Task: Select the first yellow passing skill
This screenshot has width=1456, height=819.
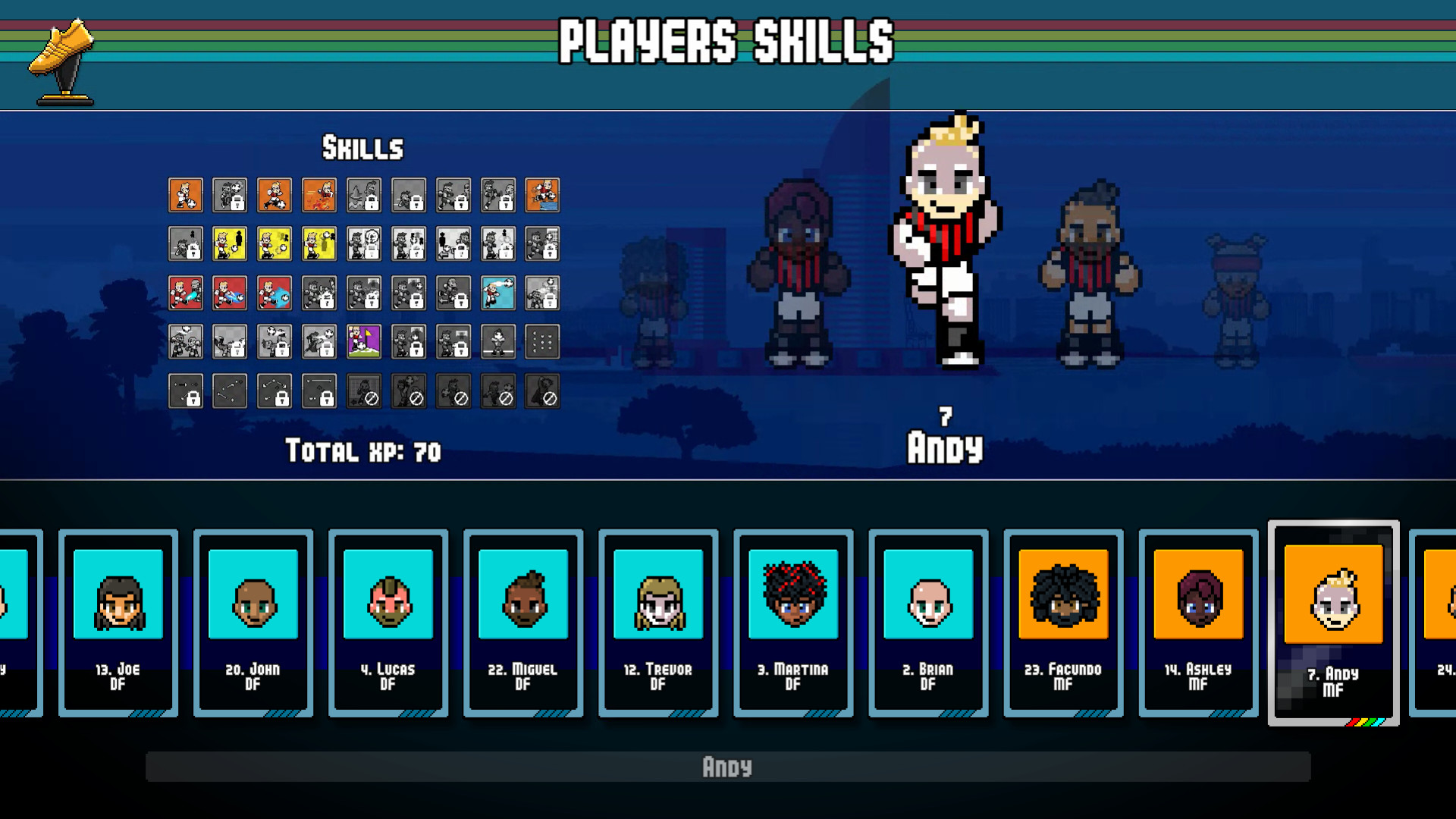Action: (x=231, y=244)
